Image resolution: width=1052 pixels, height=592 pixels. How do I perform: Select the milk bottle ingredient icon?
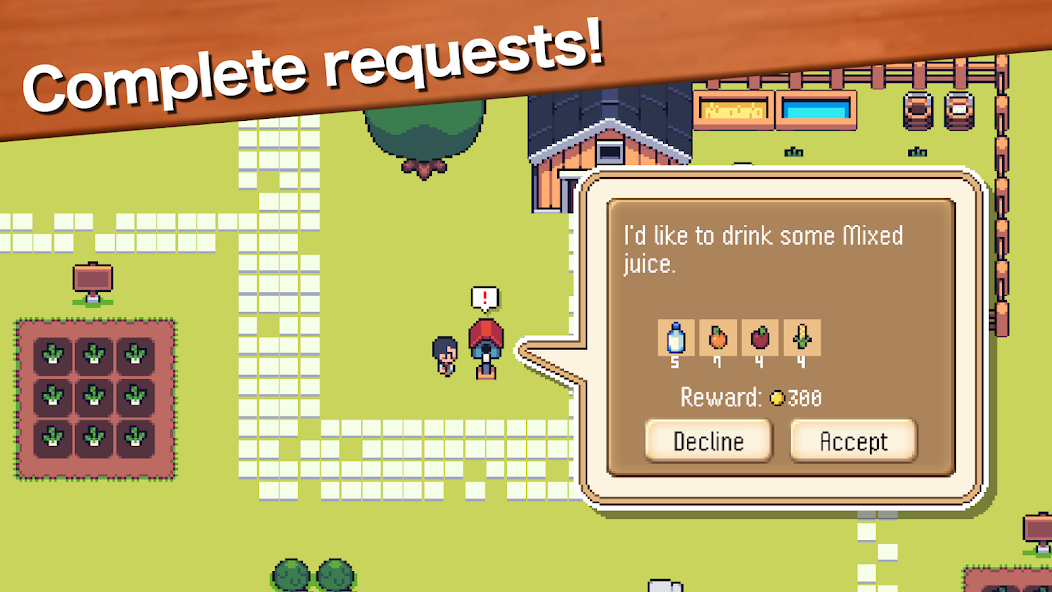point(676,337)
